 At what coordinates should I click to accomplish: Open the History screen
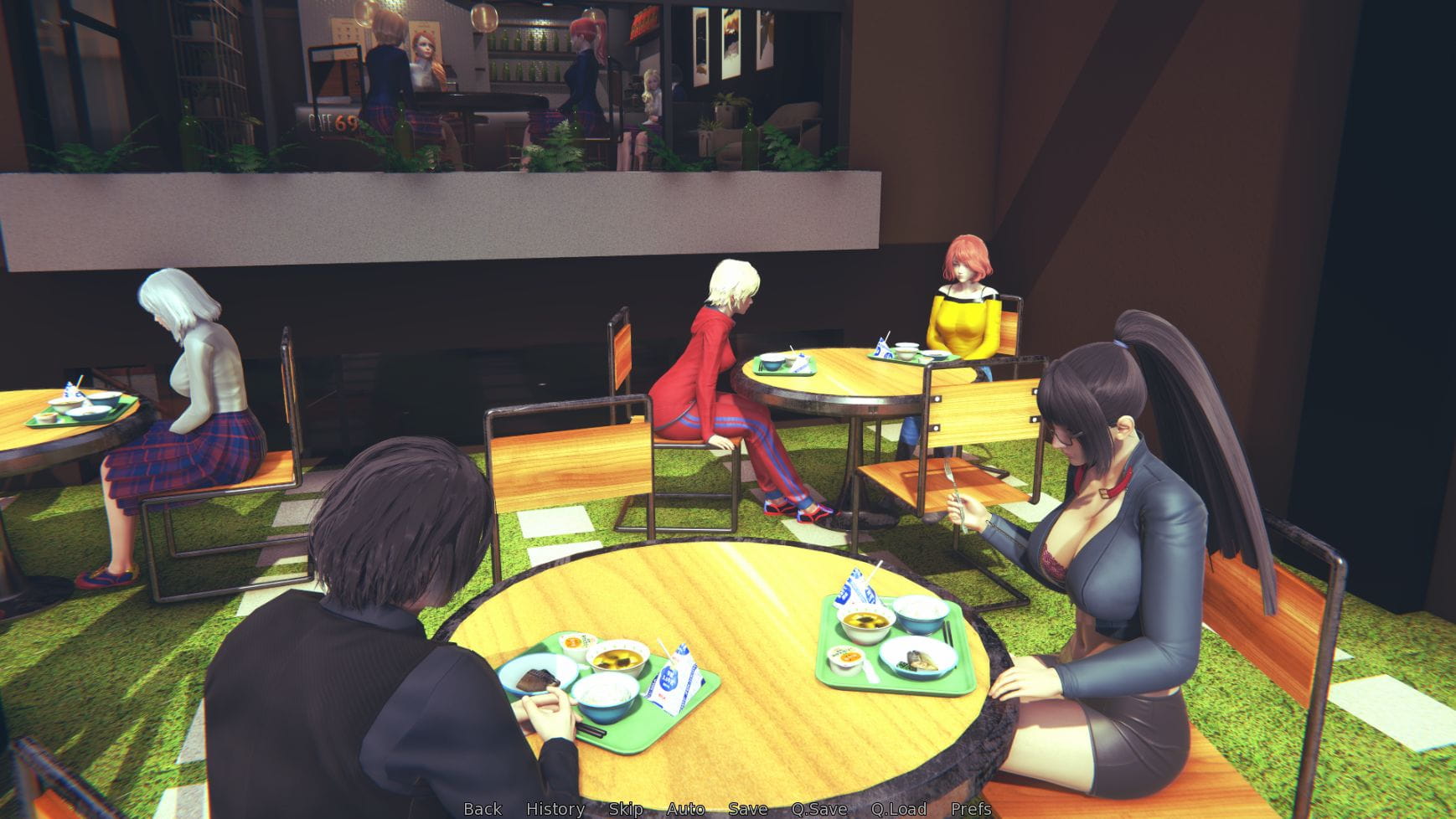[554, 809]
